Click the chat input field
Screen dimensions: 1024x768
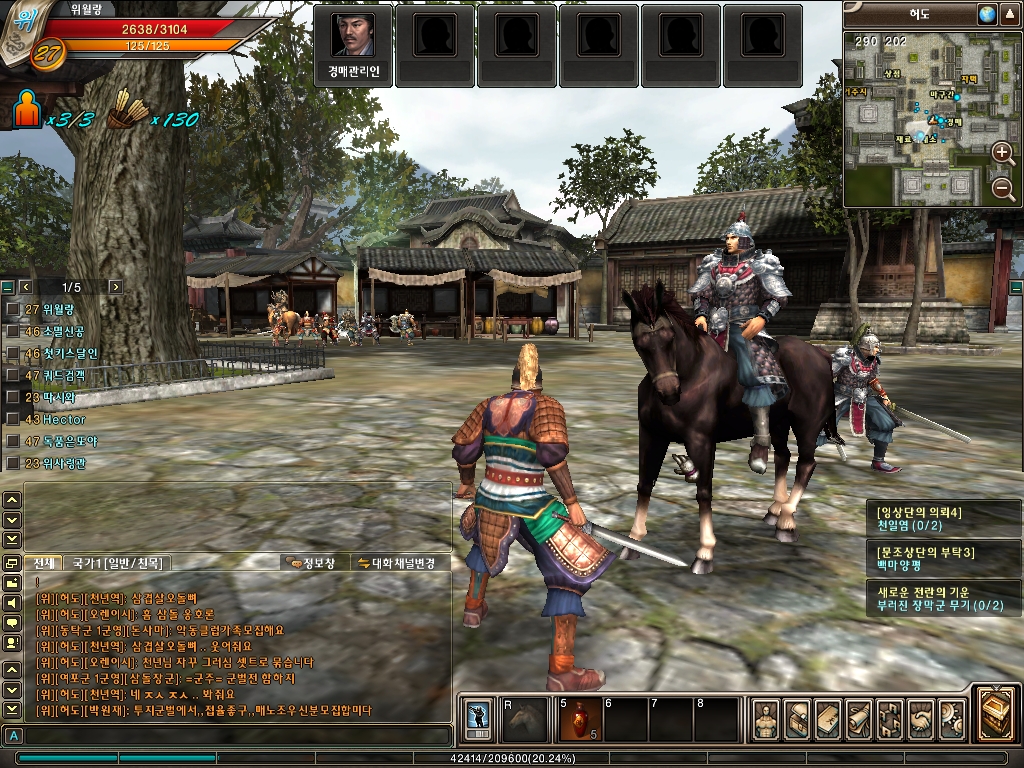pyautogui.click(x=230, y=736)
